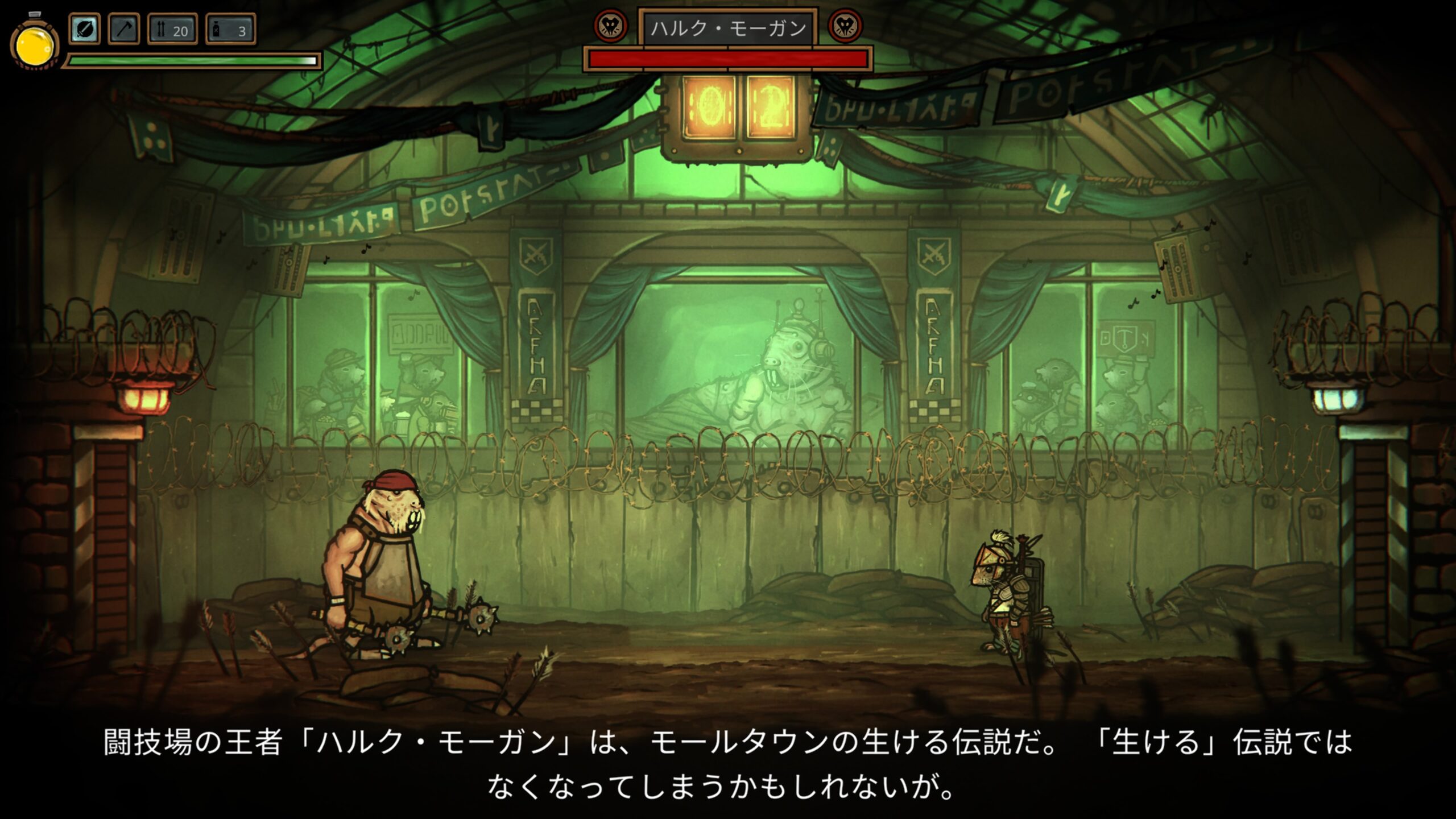Choose the arrows slot showing 20
The height and width of the screenshot is (819, 1456).
pos(172,30)
